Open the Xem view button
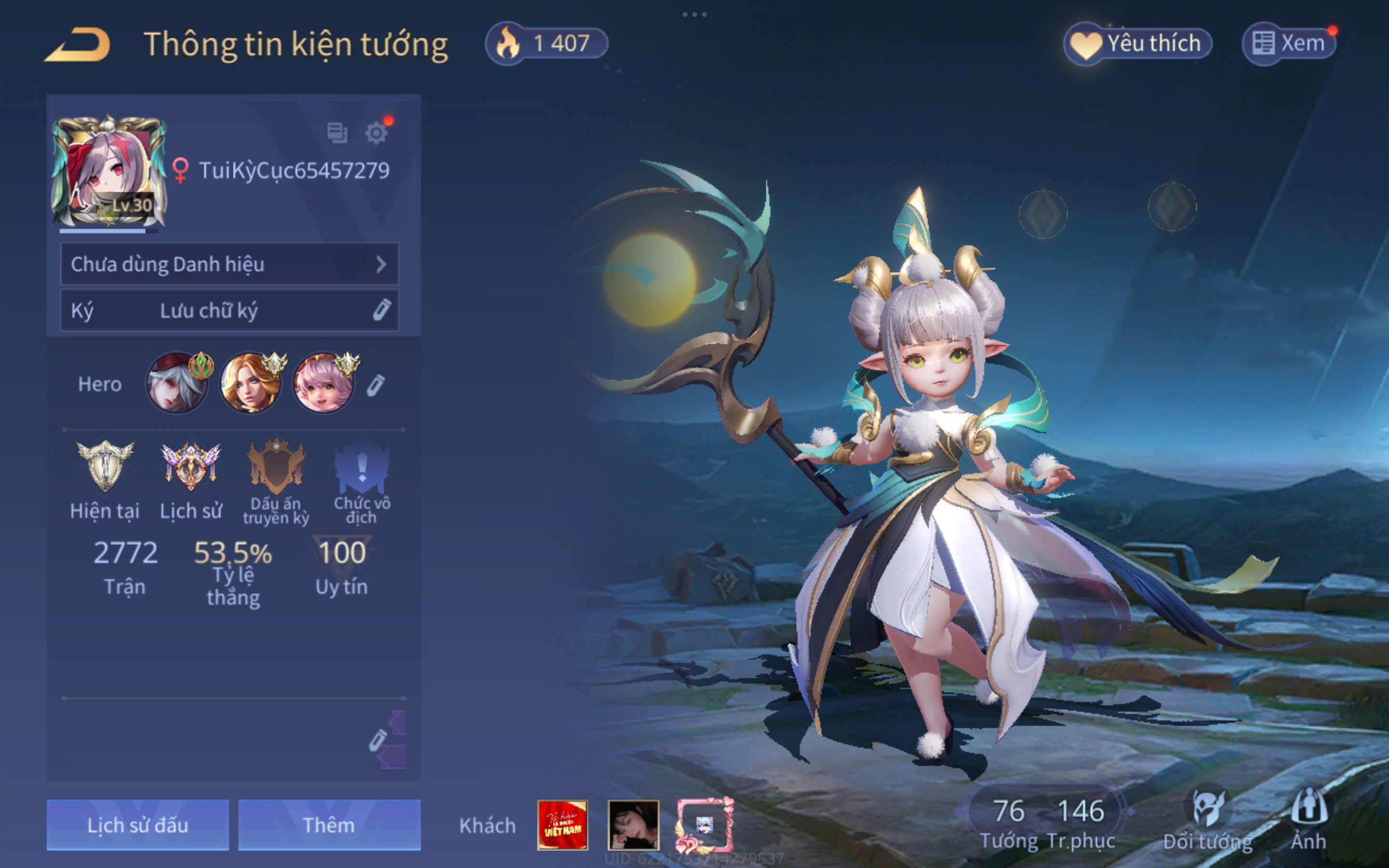Screen dimensions: 1389x868 click(x=1289, y=43)
